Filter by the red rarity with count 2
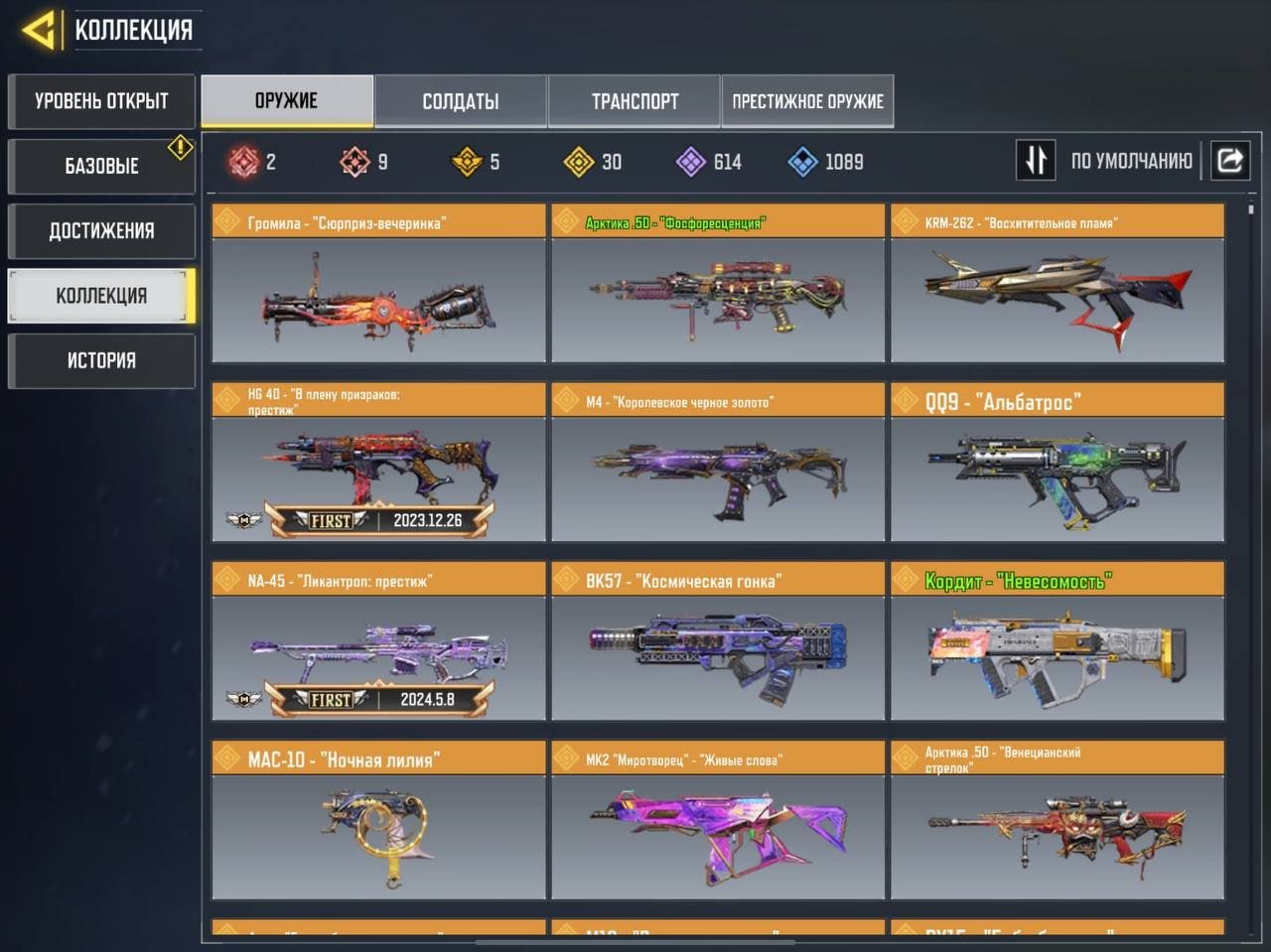This screenshot has width=1271, height=952. [252, 162]
